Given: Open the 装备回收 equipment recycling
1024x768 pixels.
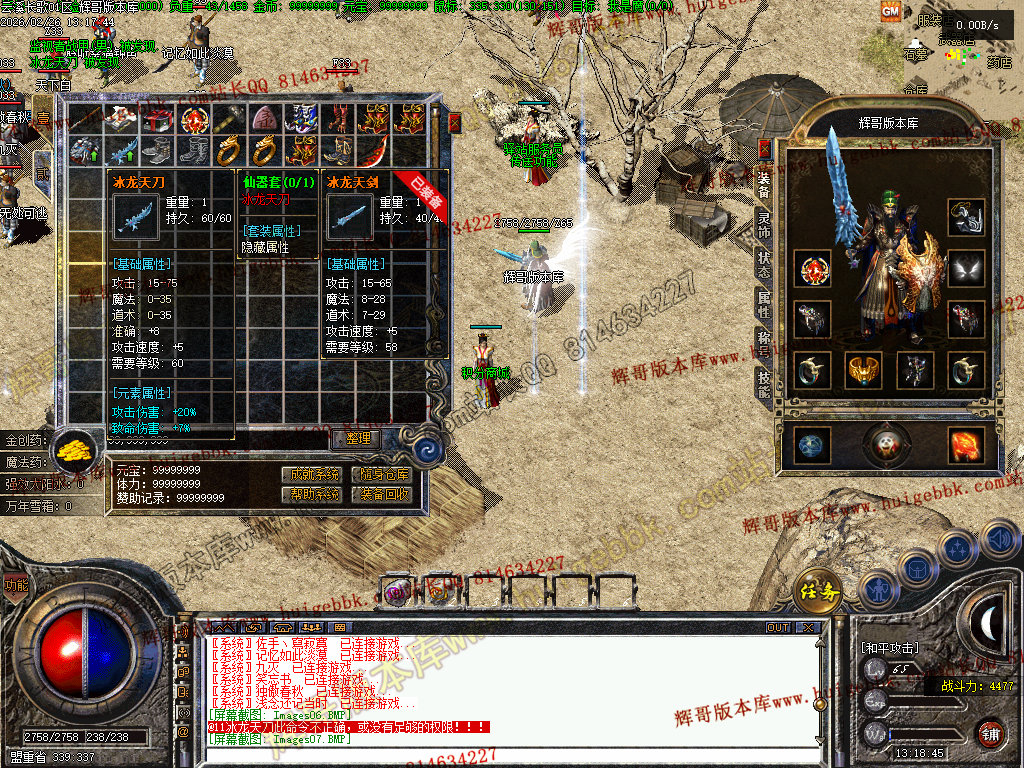Looking at the screenshot, I should pos(381,494).
